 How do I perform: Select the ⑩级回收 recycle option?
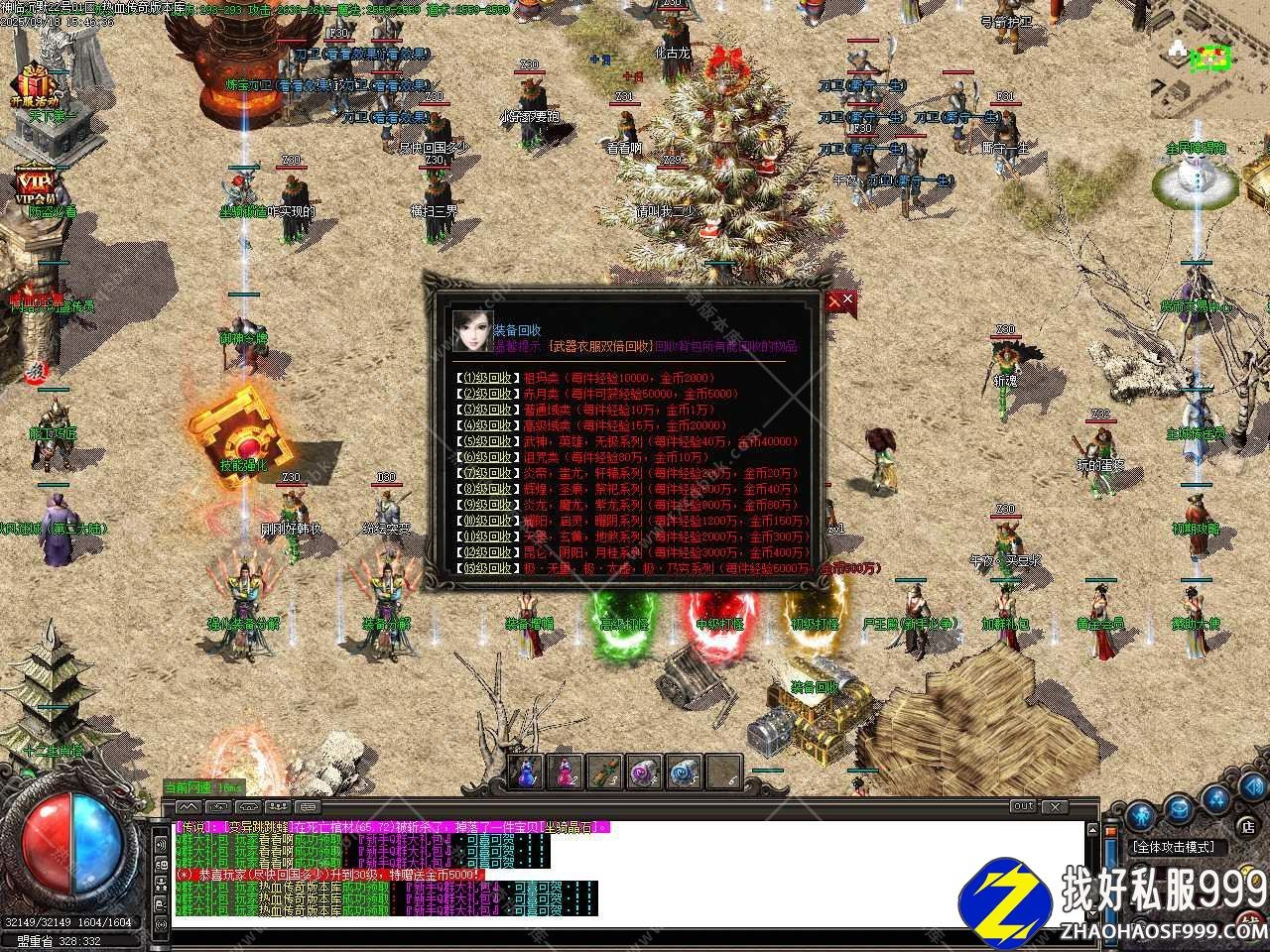click(x=485, y=521)
